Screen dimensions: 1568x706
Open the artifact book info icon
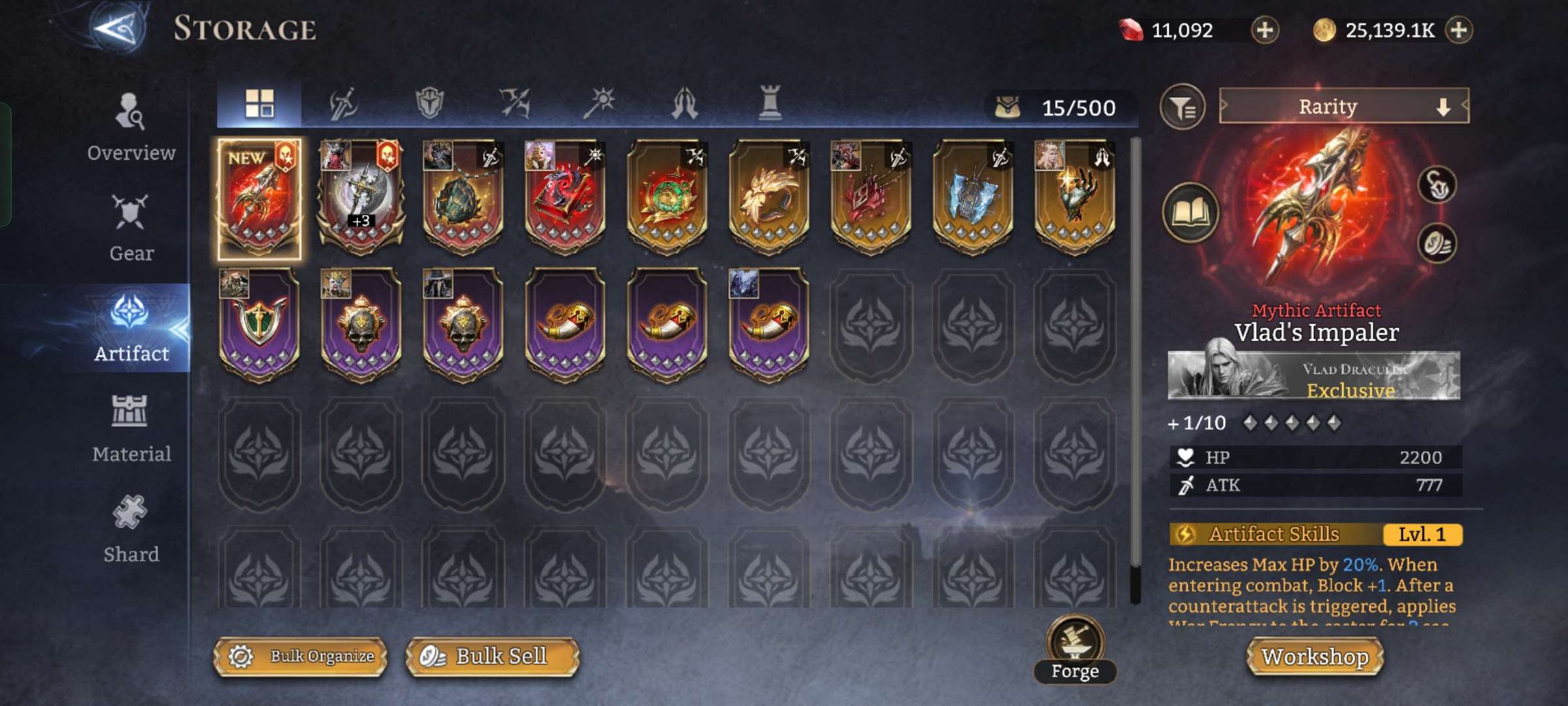(1190, 212)
